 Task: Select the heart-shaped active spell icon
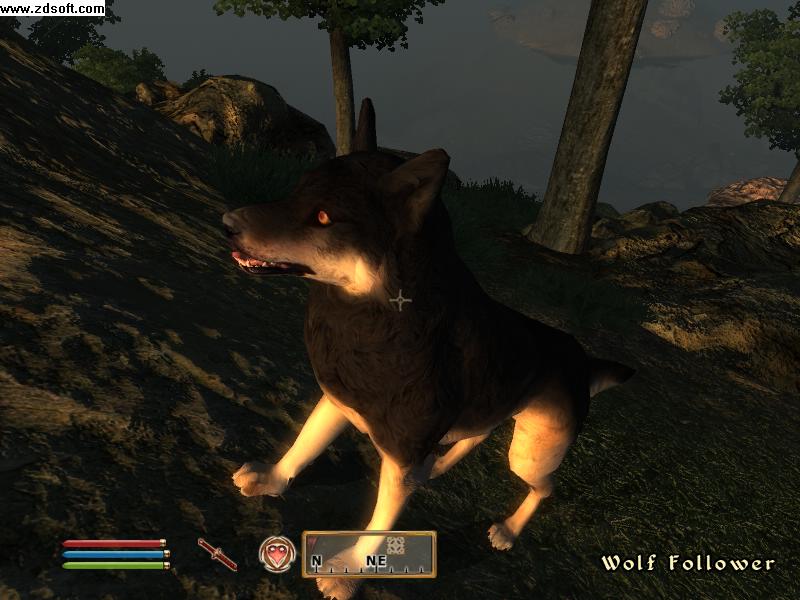[276, 553]
